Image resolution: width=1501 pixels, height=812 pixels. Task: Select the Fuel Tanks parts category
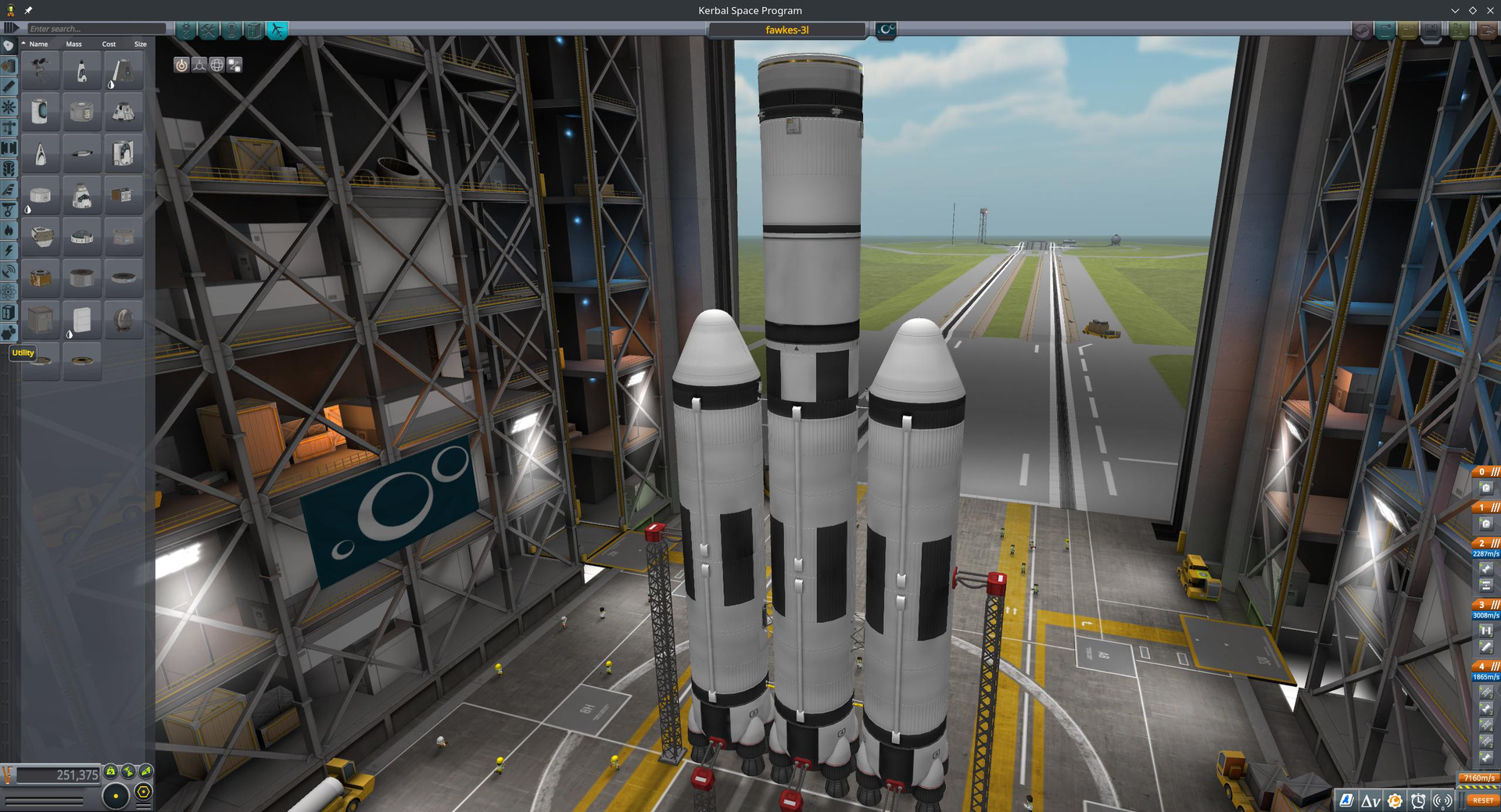(x=8, y=66)
